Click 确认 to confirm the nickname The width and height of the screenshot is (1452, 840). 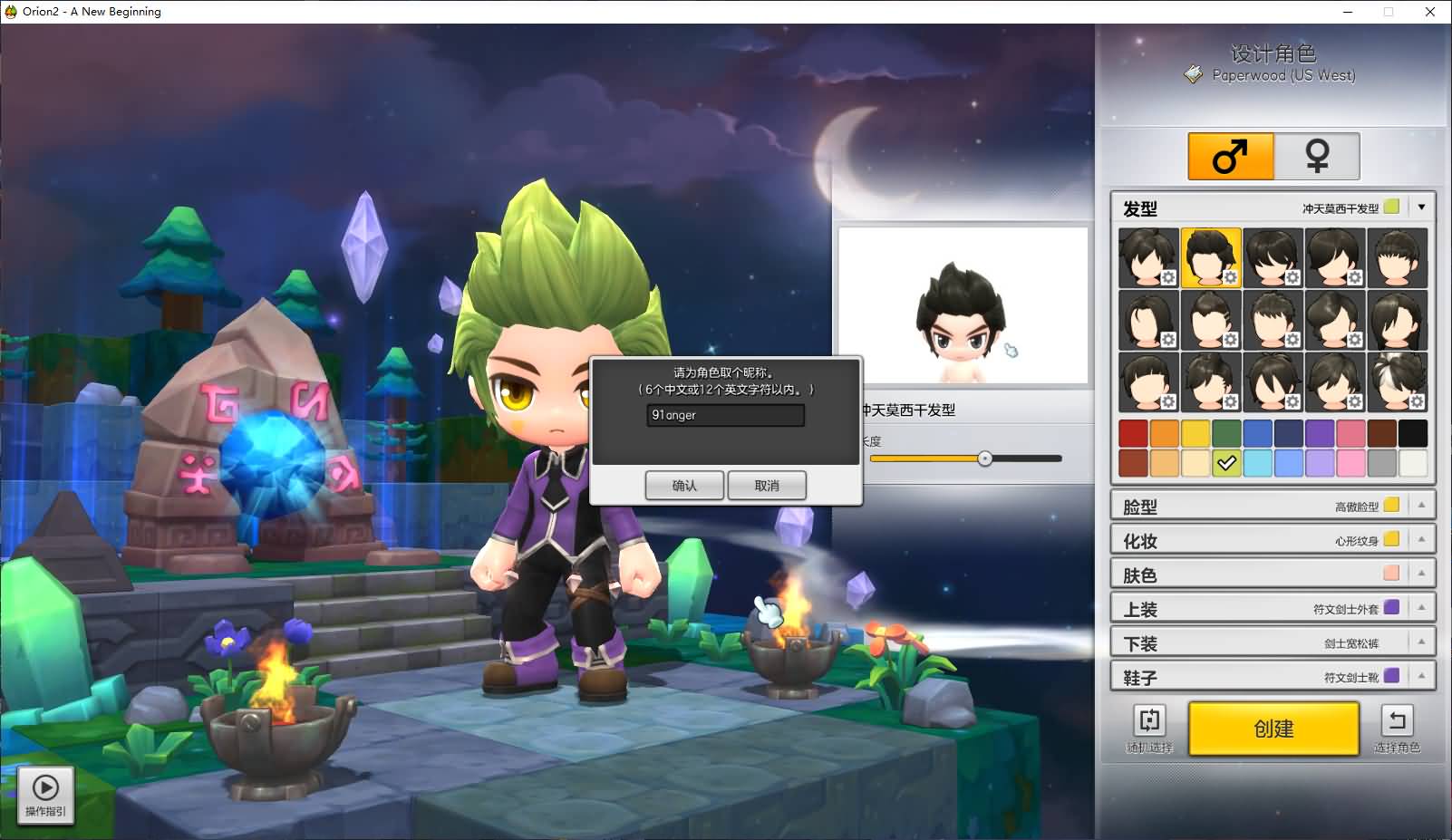[684, 485]
